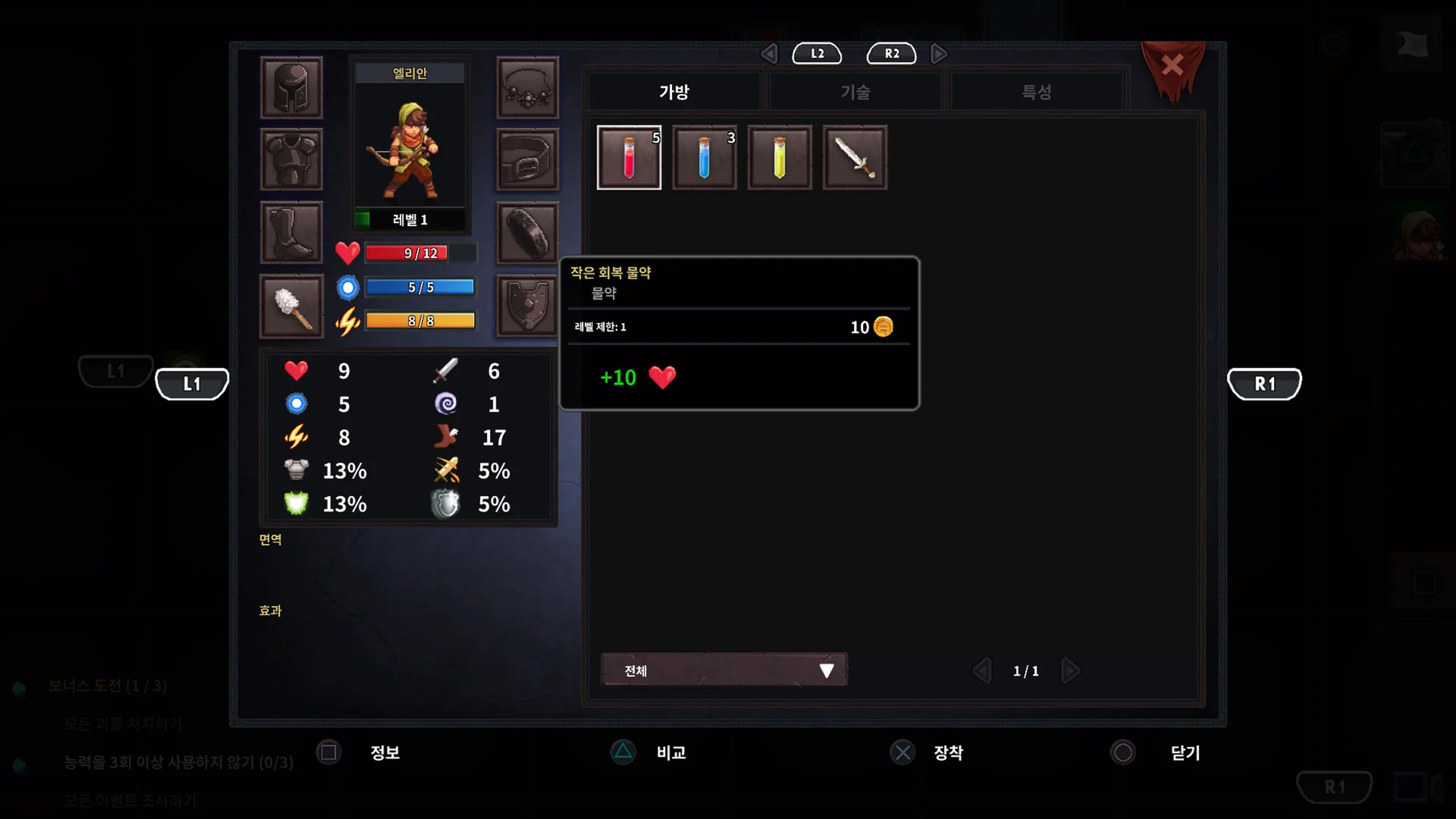Open the 특성 tab

click(x=1036, y=91)
